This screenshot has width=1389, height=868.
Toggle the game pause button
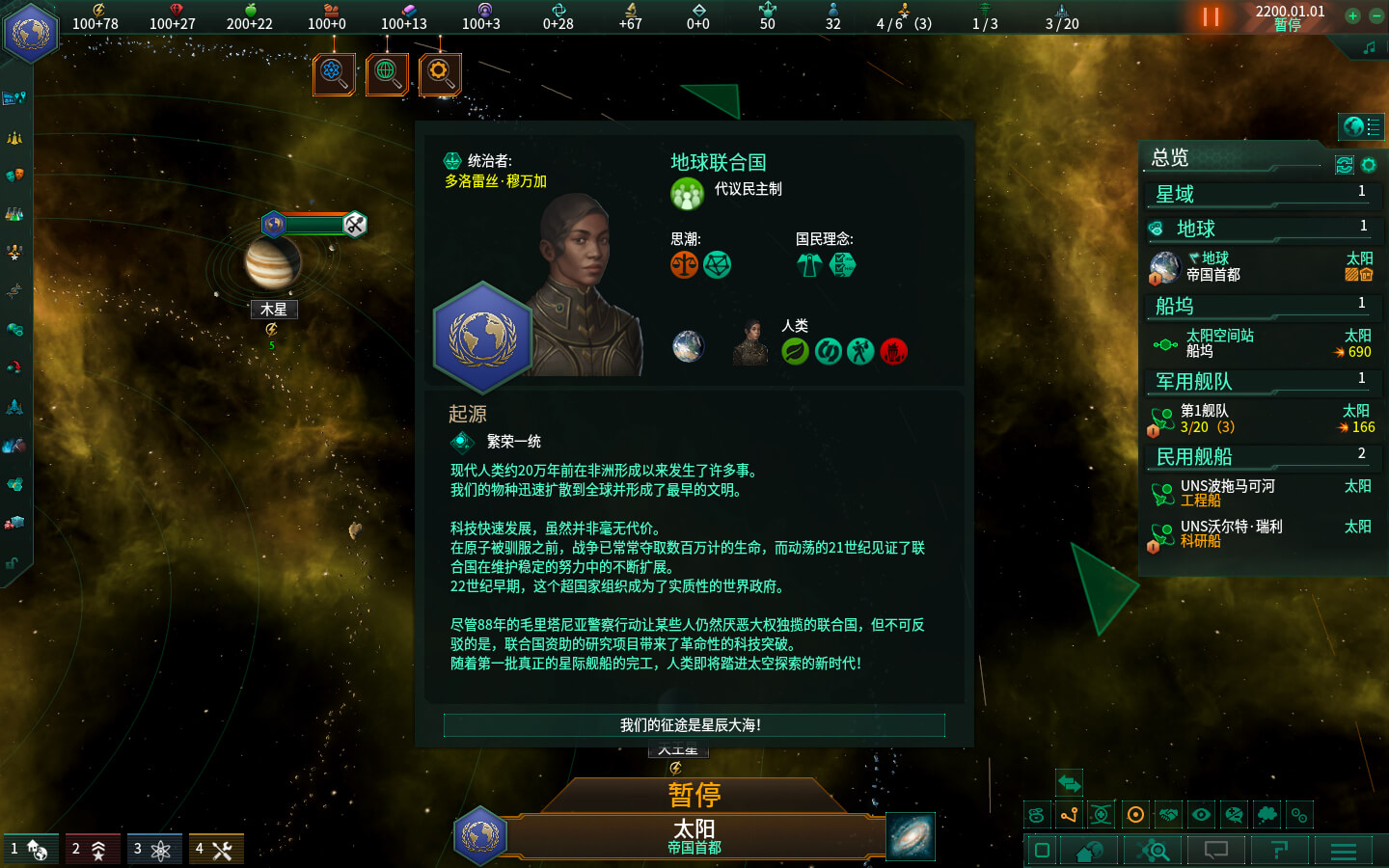(1211, 17)
